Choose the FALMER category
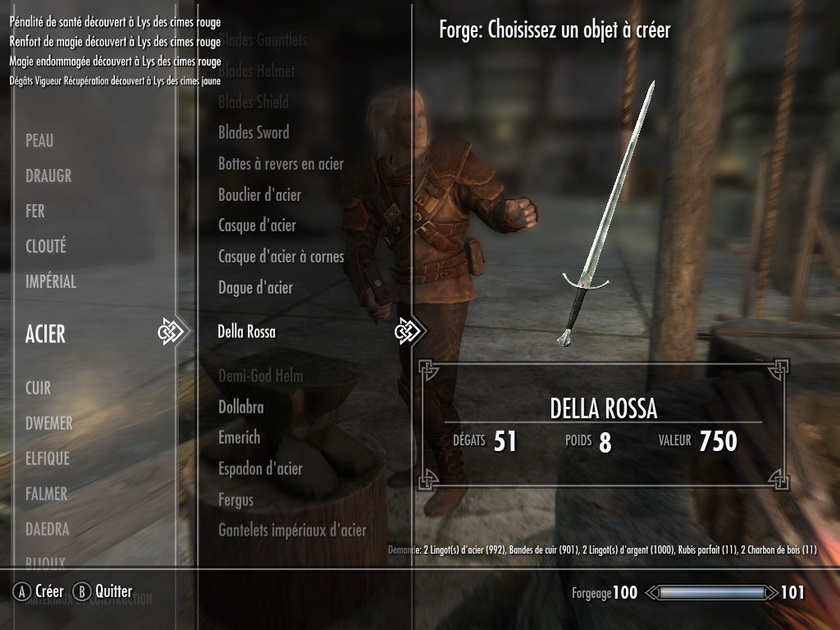Image resolution: width=840 pixels, height=630 pixels. 46,493
